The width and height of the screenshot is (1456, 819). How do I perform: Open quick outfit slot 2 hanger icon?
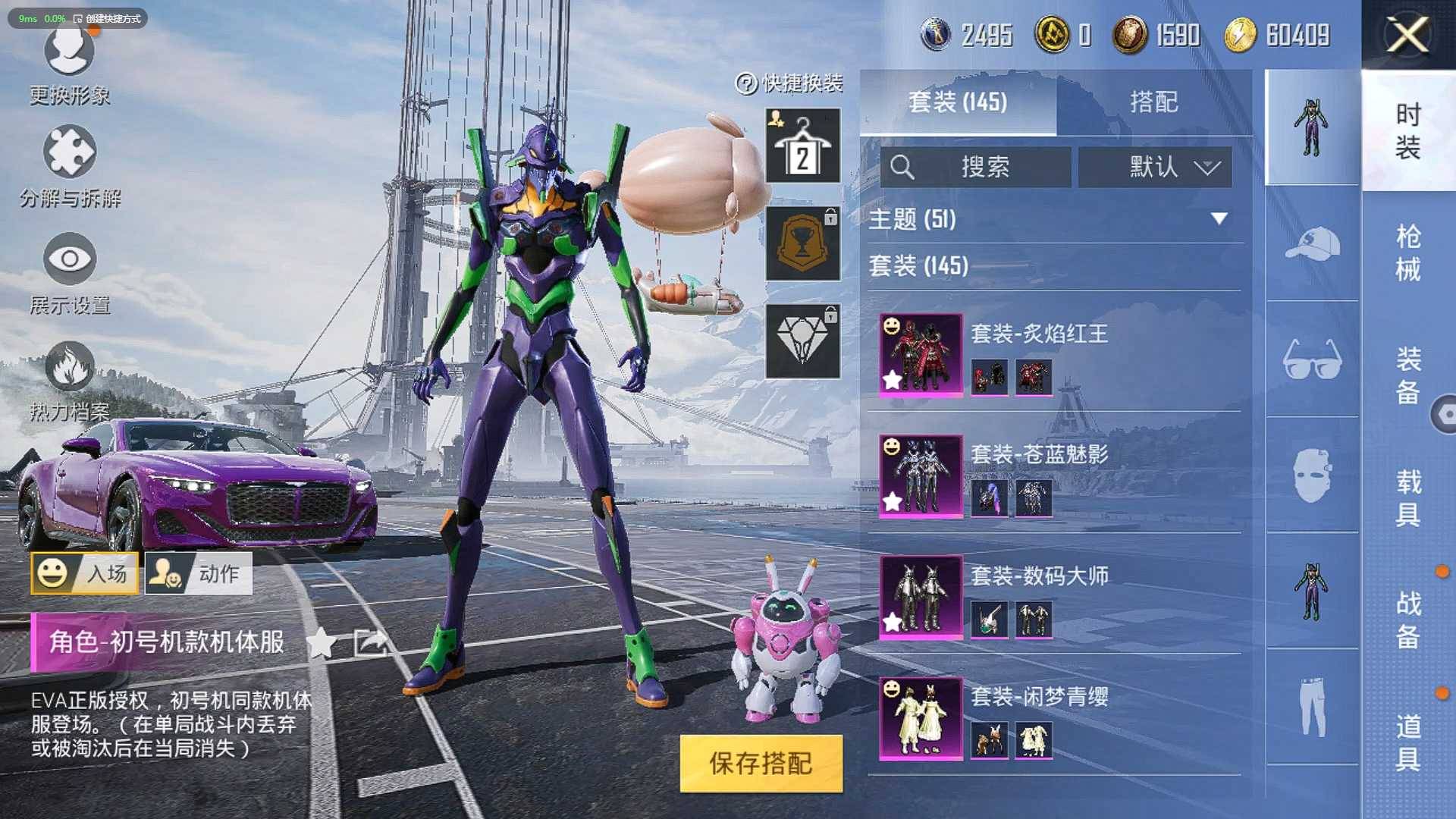tap(802, 146)
